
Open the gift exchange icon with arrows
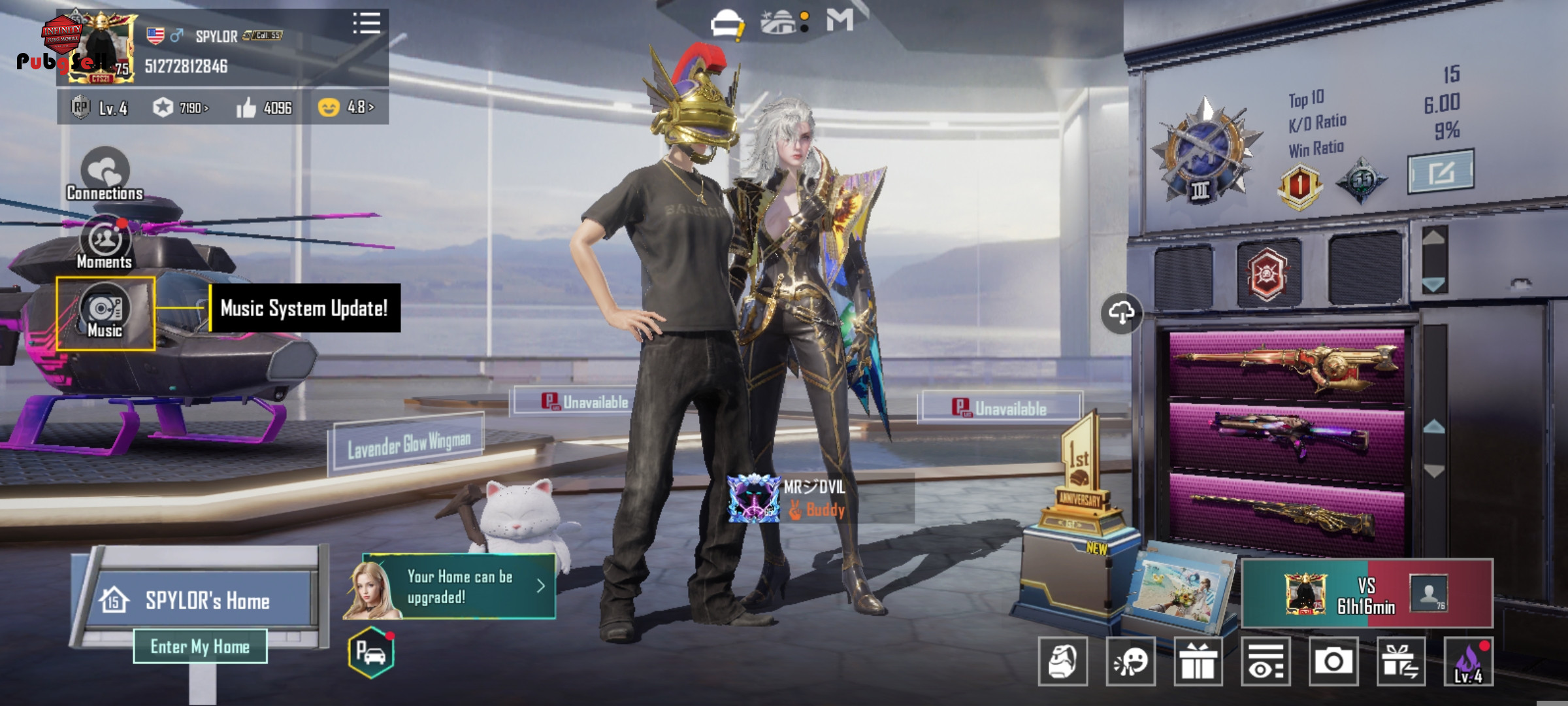[x=1401, y=662]
